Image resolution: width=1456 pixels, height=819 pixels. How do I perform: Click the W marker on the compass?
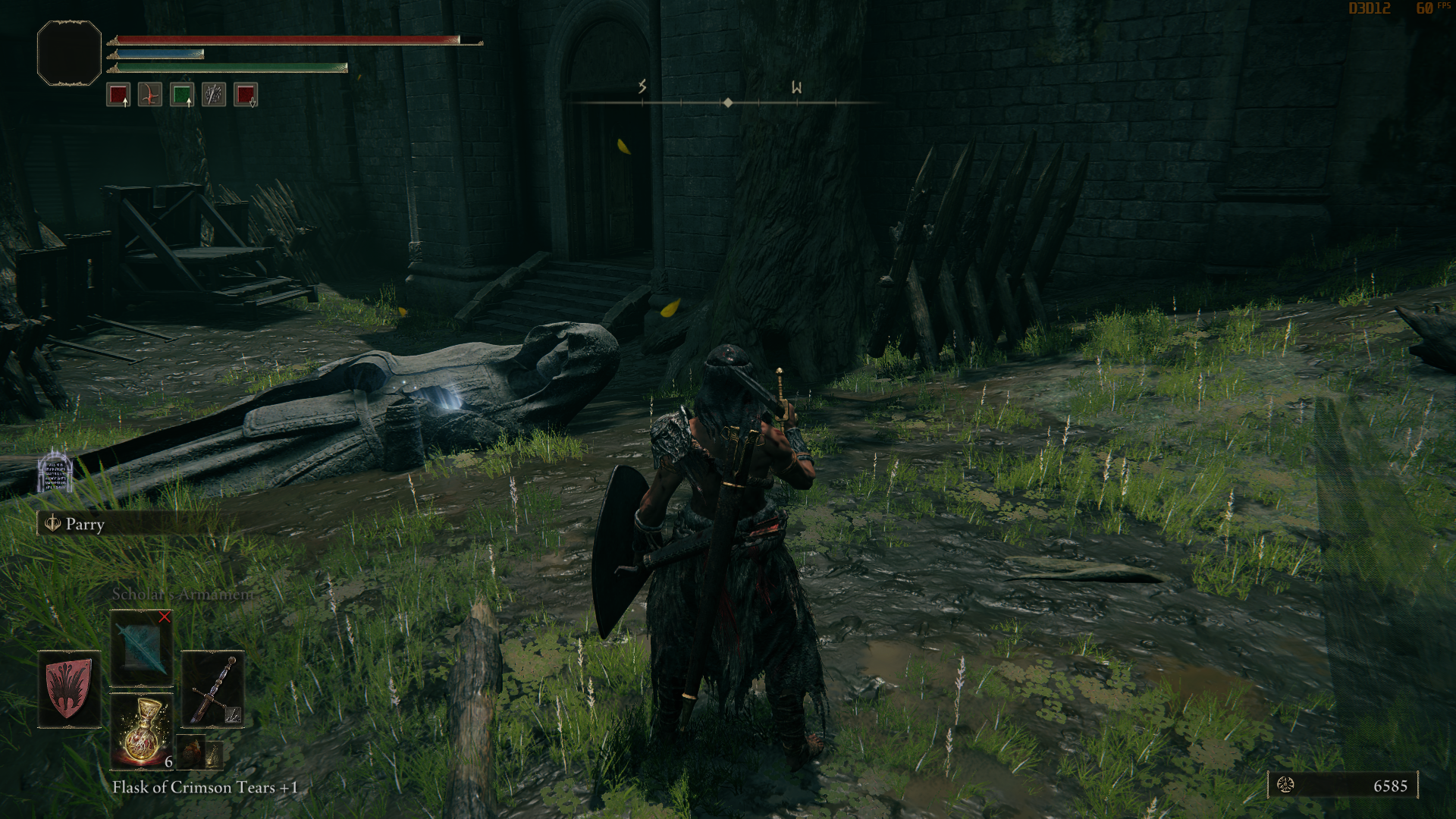[x=797, y=88]
